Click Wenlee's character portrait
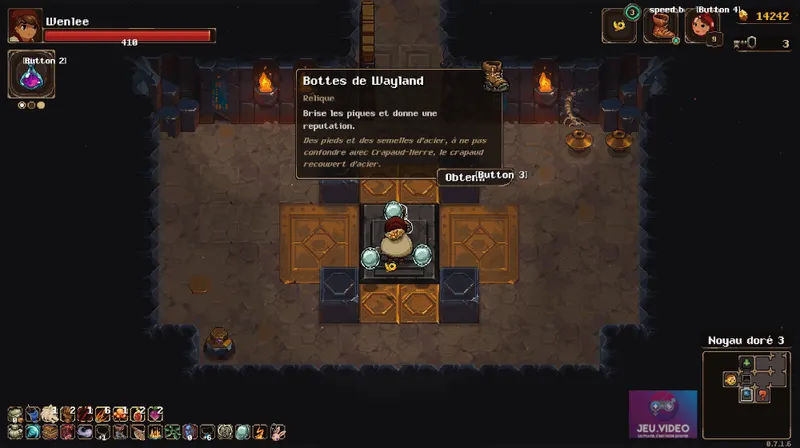This screenshot has height=448, width=800. tap(25, 25)
